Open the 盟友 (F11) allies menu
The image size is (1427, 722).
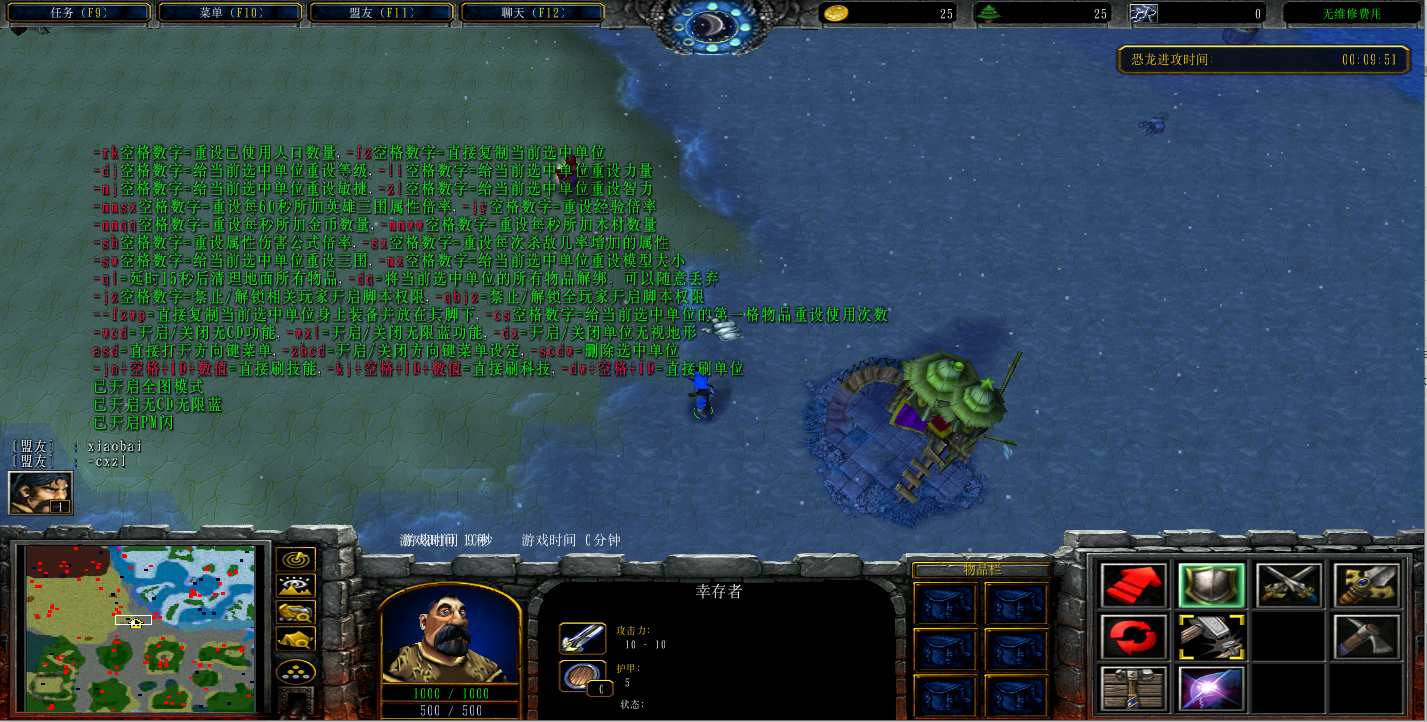[385, 13]
